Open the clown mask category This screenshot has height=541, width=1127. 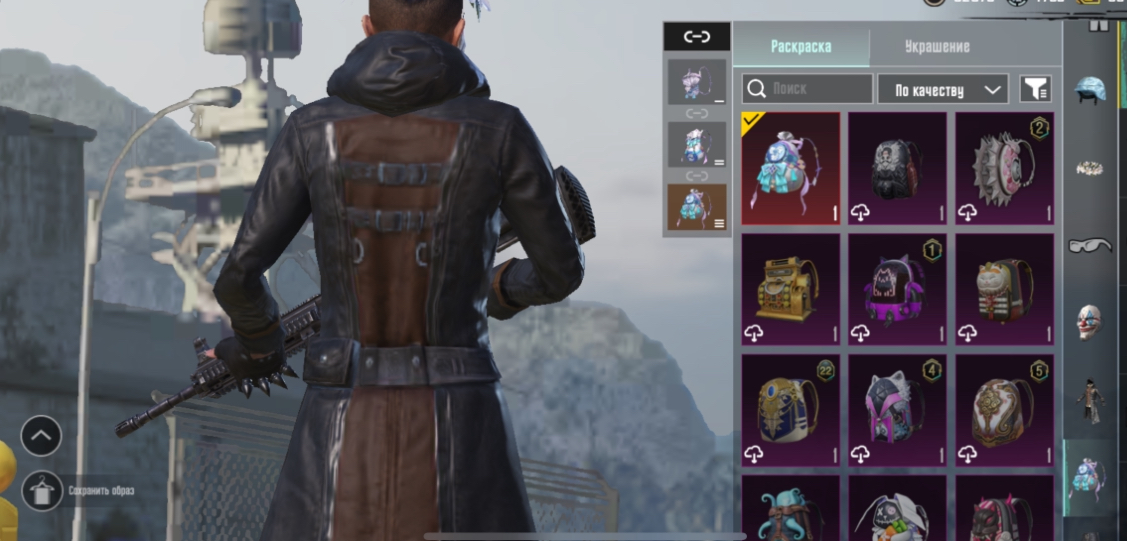1089,322
